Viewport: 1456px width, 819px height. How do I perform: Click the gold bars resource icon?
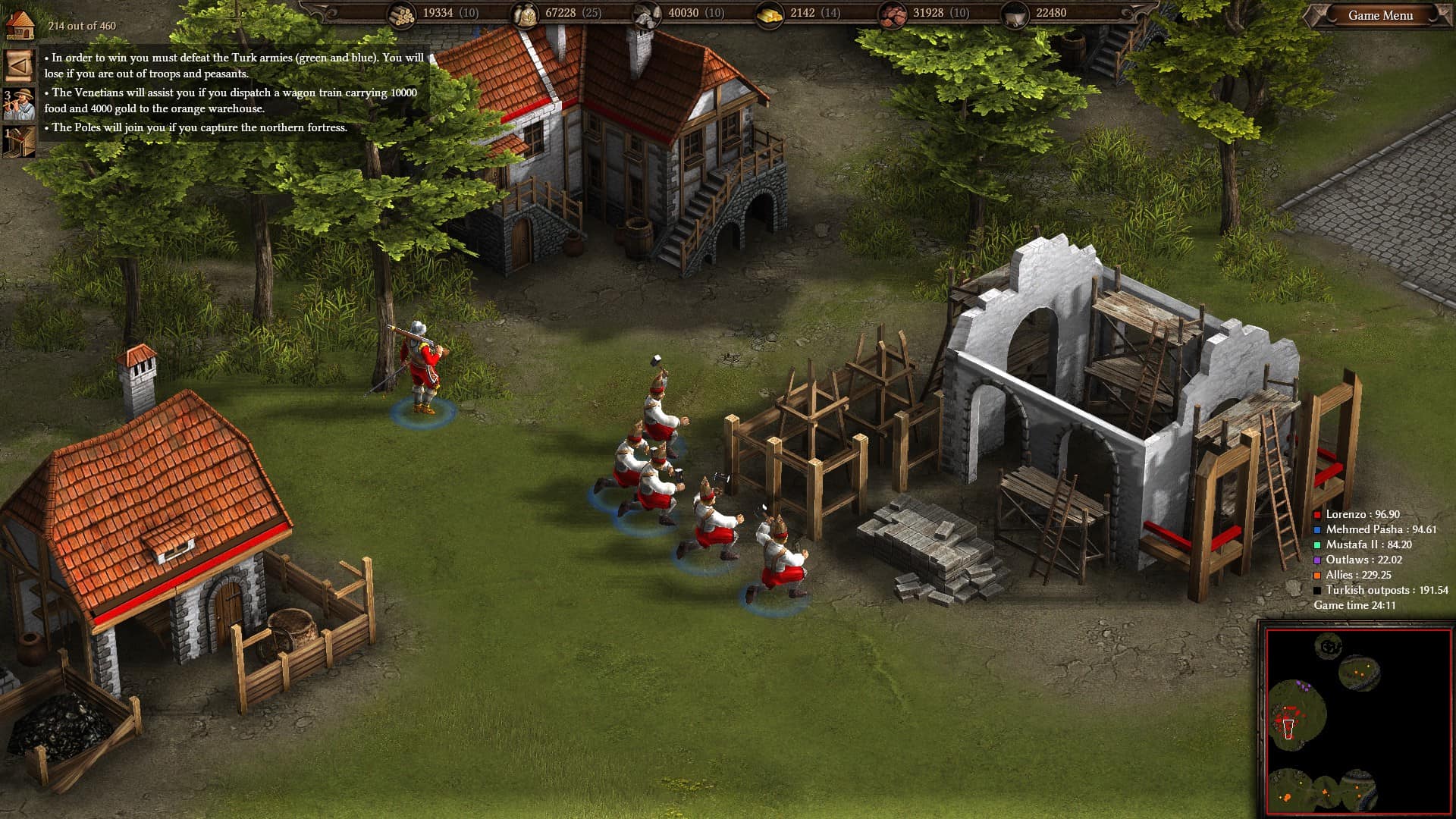point(770,14)
